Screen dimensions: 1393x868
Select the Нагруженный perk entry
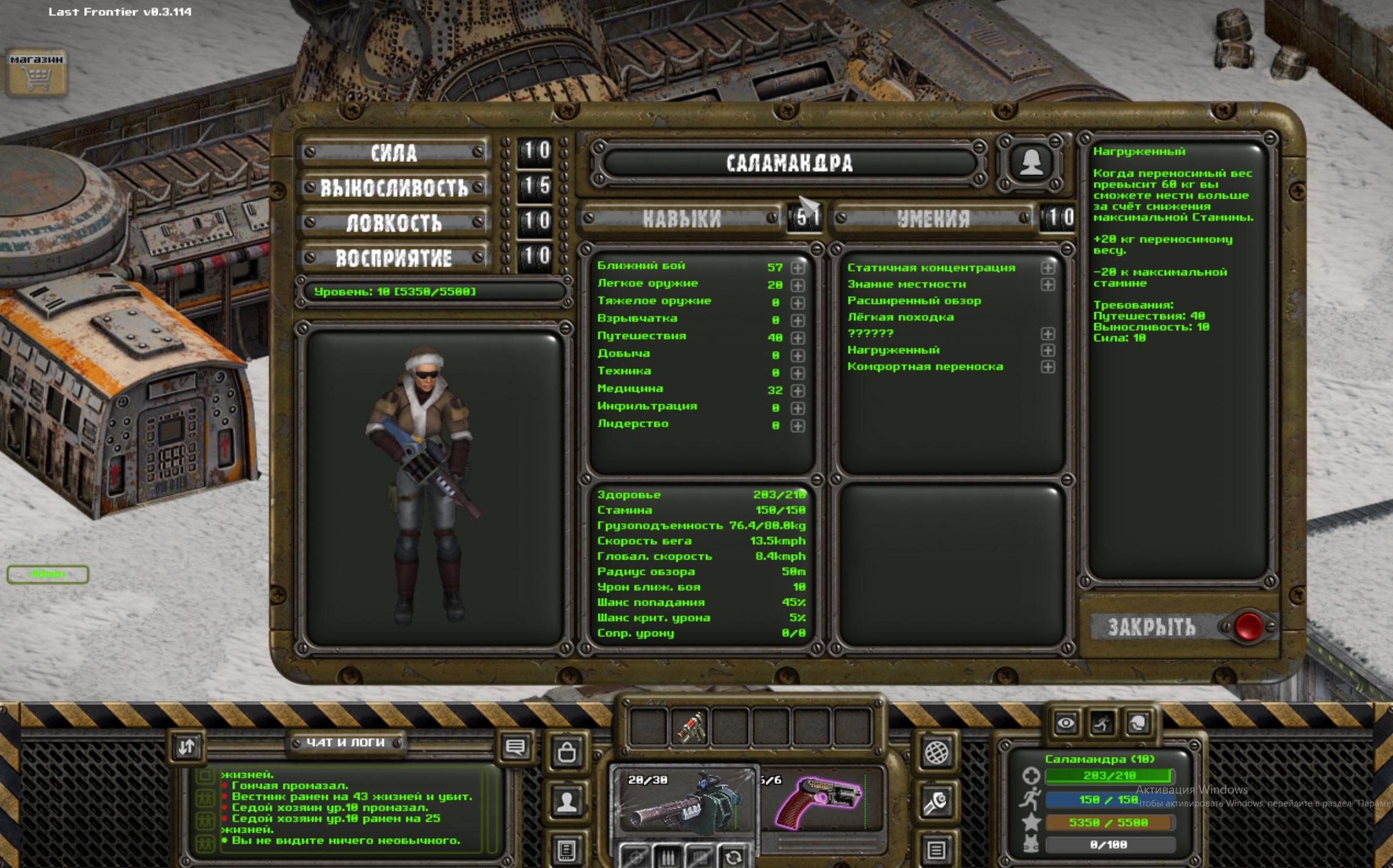tap(893, 350)
